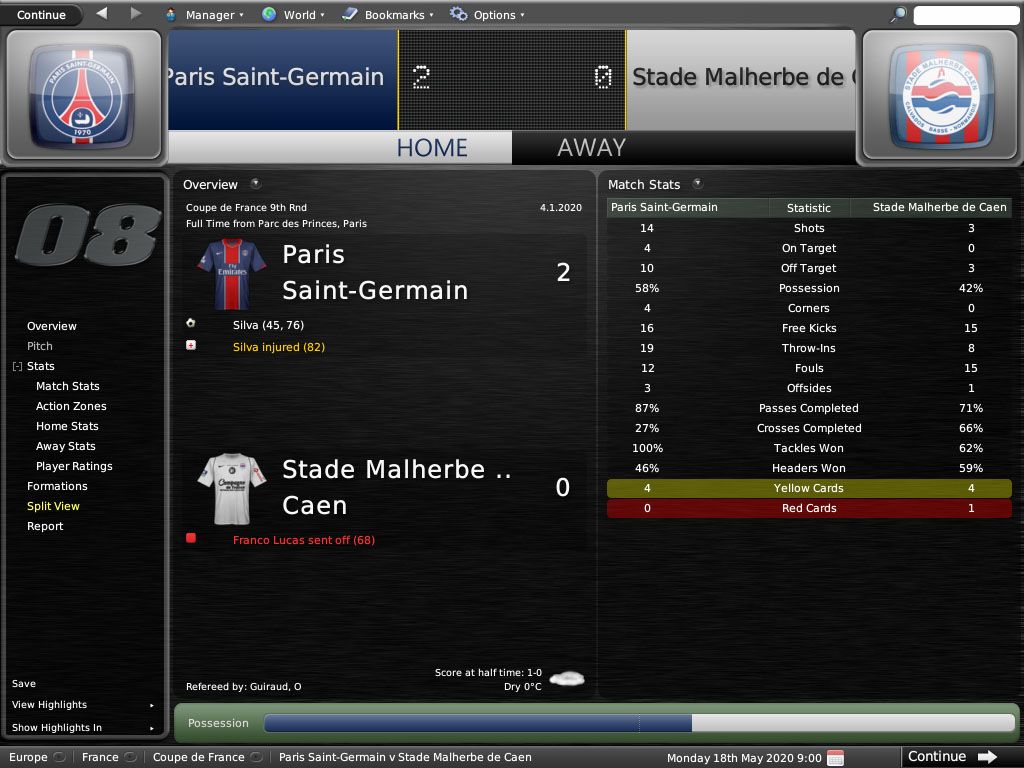1024x768 pixels.
Task: Click the Continue button in the top bar
Action: click(x=41, y=15)
